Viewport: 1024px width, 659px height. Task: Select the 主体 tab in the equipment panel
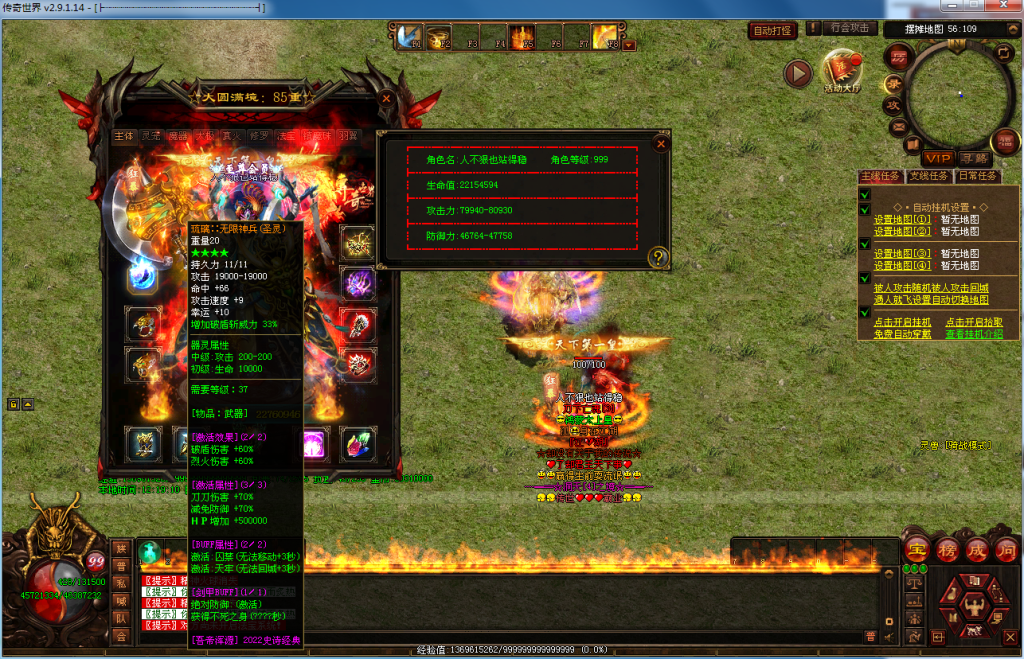click(124, 135)
